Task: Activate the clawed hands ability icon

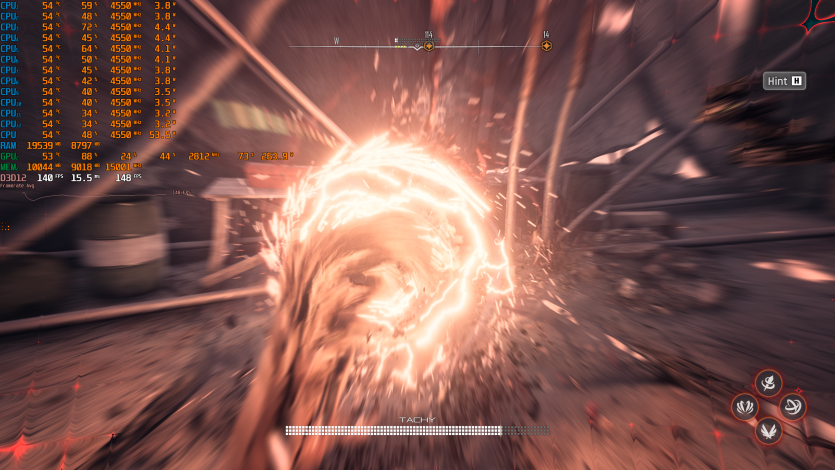Action: tap(744, 406)
